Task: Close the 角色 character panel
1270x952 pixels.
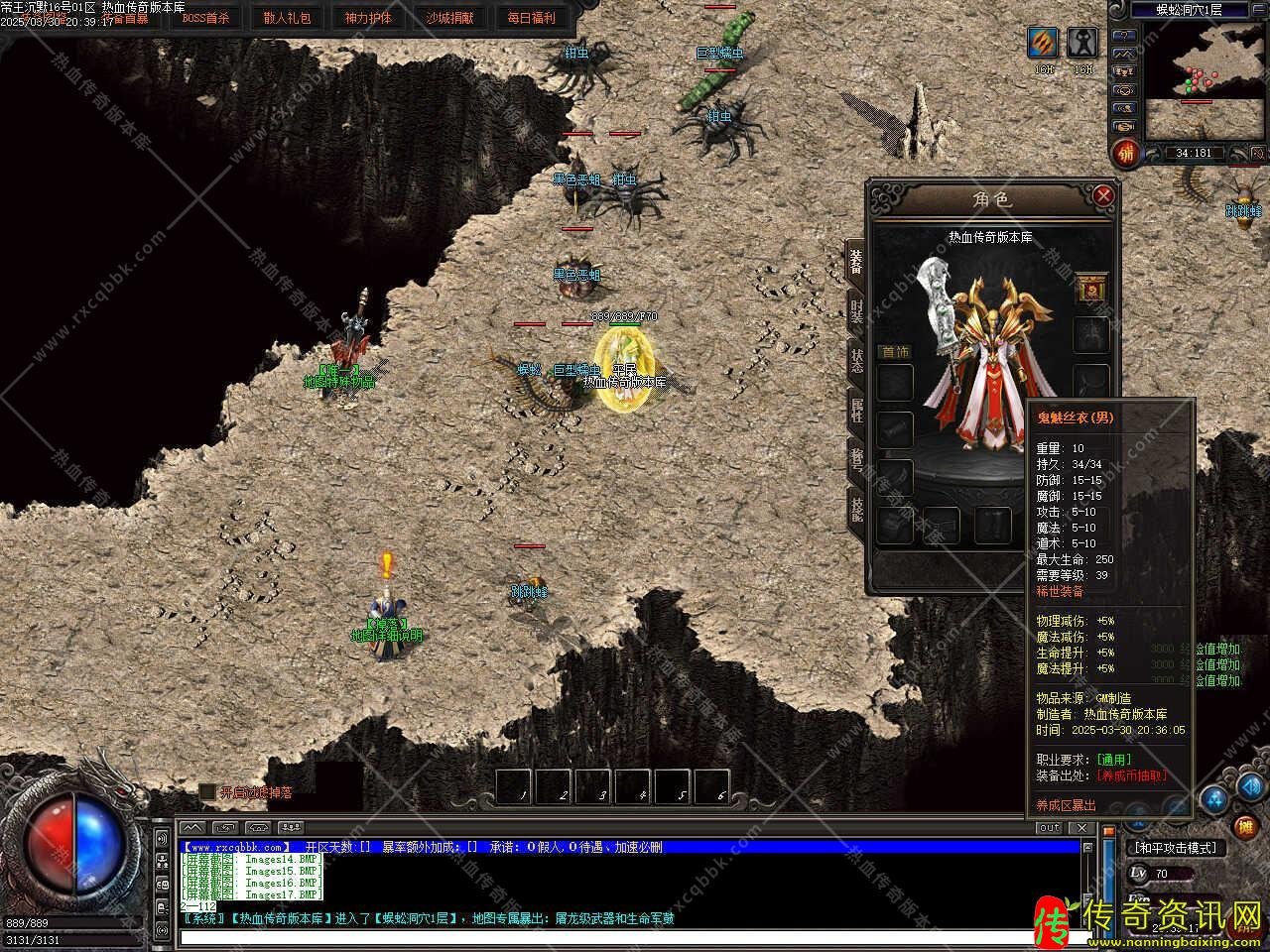Action: pyautogui.click(x=1102, y=196)
